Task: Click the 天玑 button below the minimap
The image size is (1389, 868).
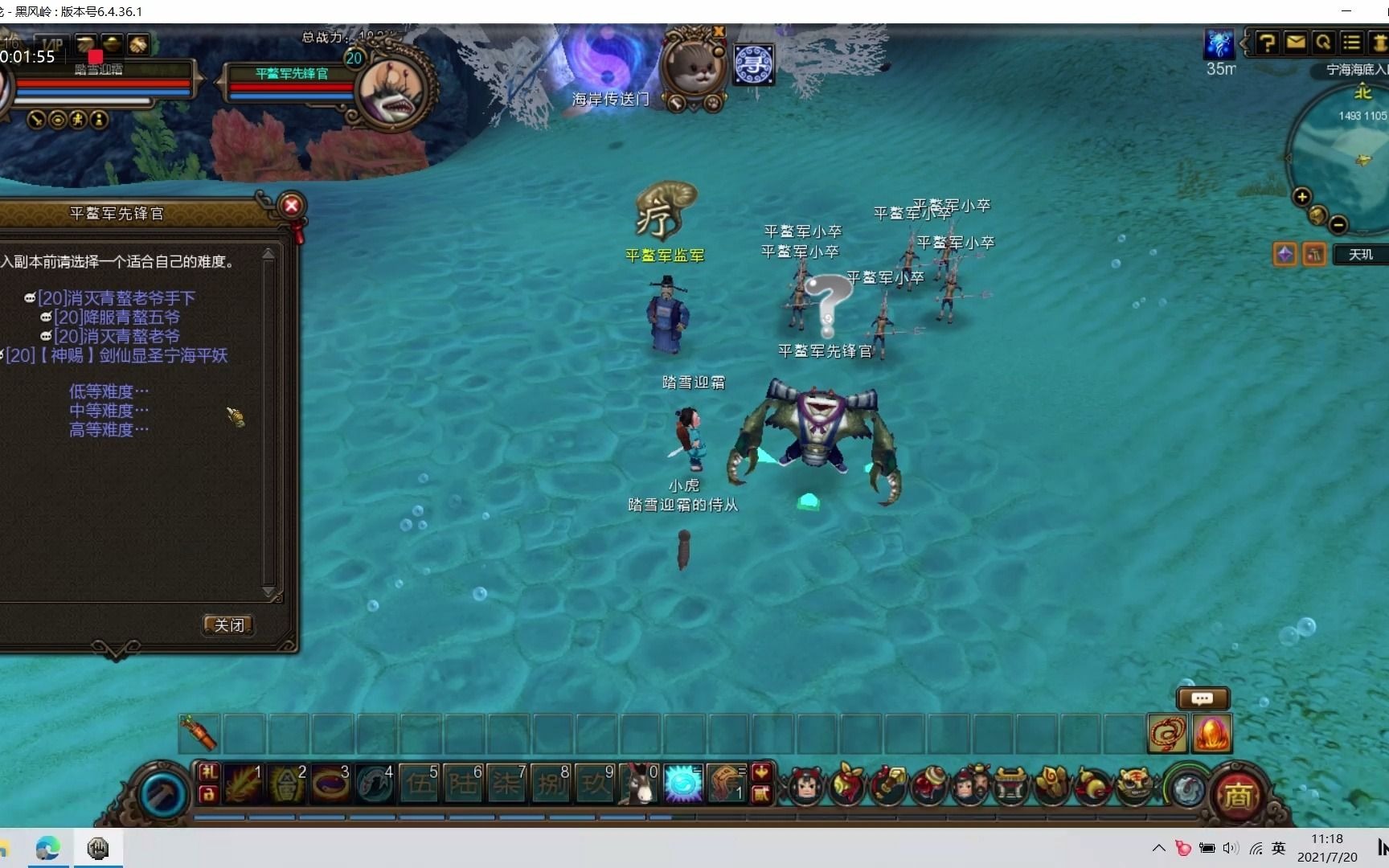Action: pyautogui.click(x=1360, y=255)
